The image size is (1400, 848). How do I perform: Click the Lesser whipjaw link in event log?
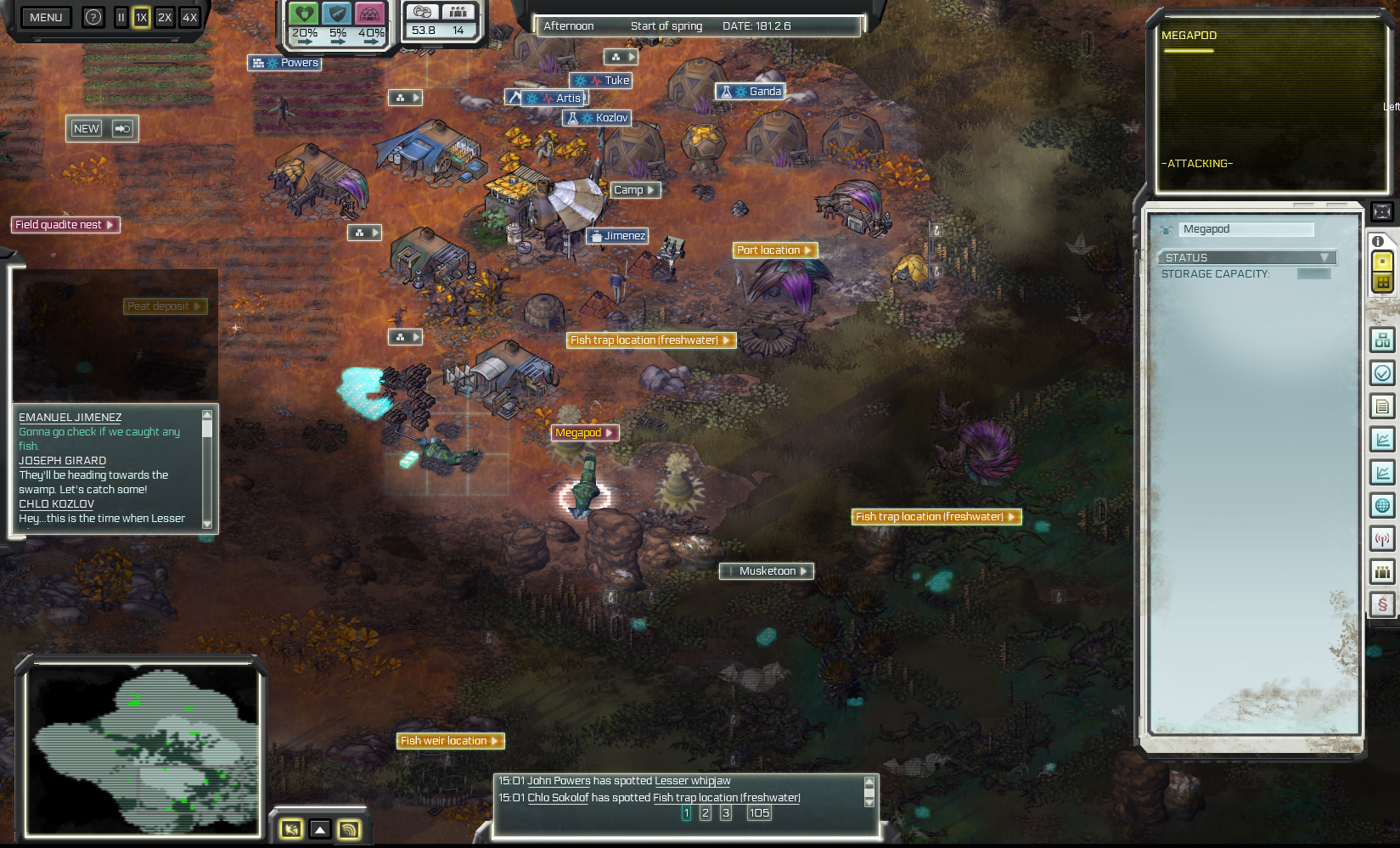coord(691,780)
